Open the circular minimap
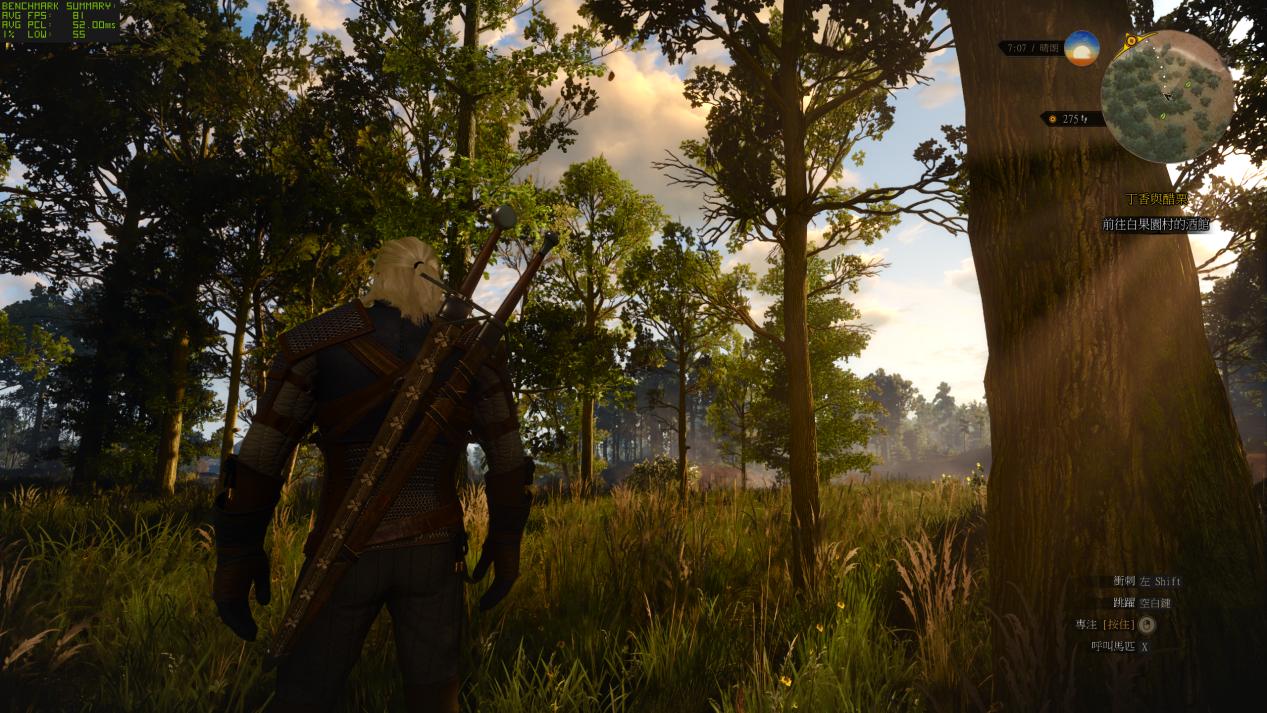The width and height of the screenshot is (1267, 713). click(1166, 96)
